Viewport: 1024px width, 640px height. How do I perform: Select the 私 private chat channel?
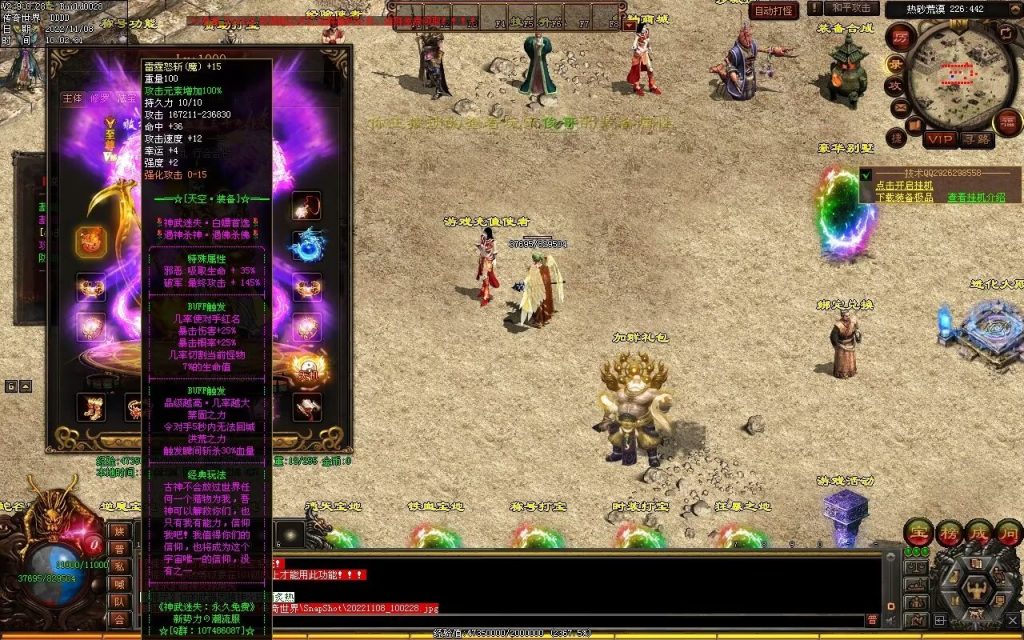tap(120, 565)
